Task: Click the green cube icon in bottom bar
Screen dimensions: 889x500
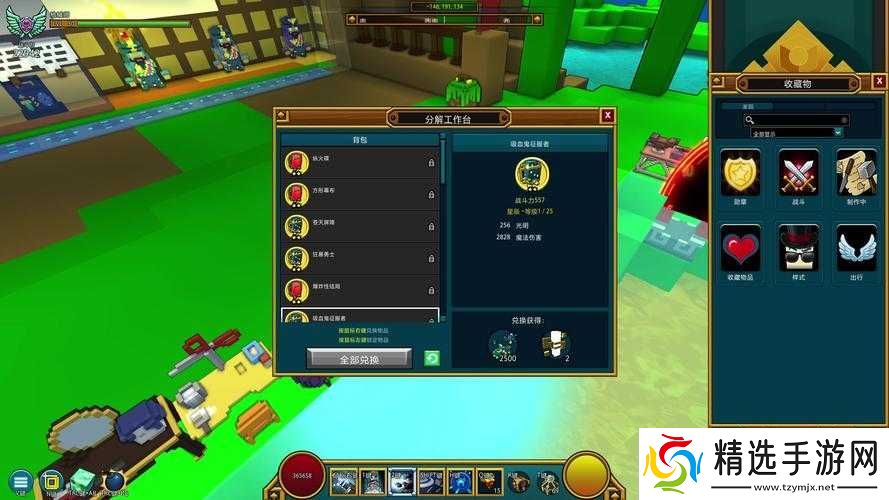Action: coord(82,479)
